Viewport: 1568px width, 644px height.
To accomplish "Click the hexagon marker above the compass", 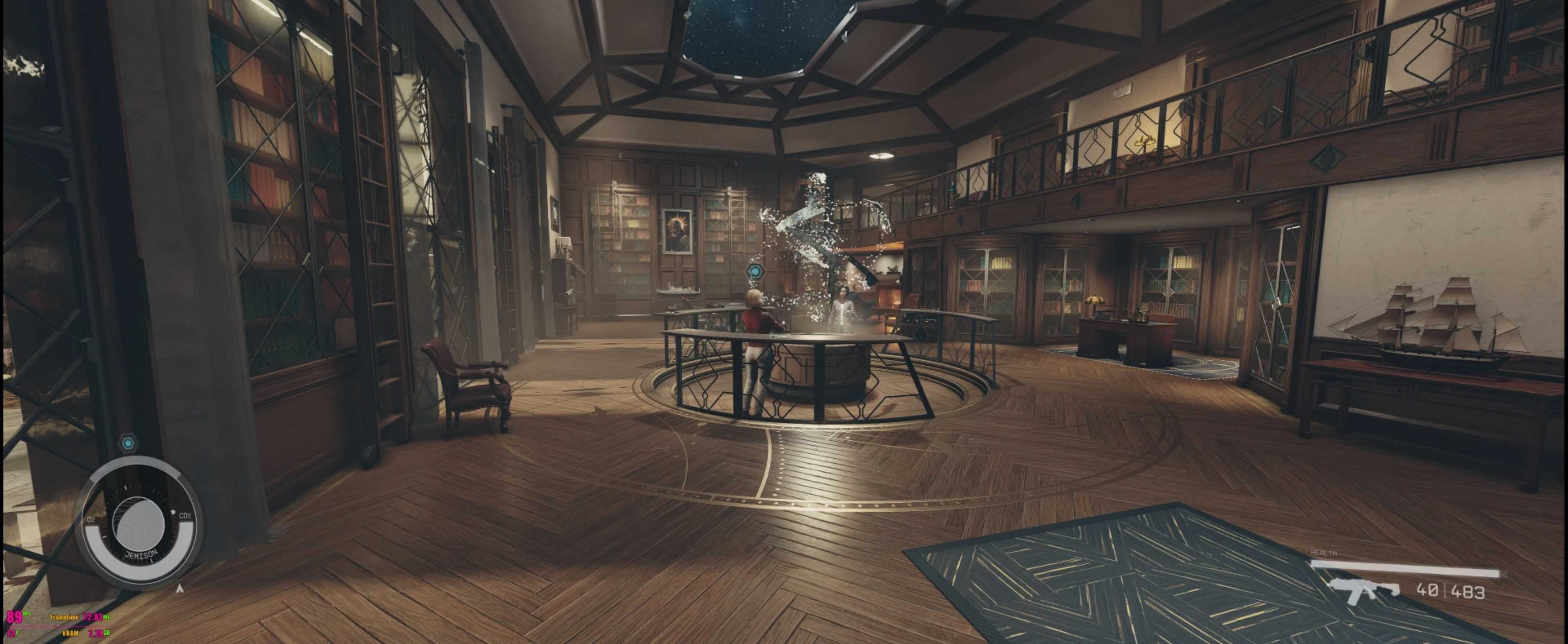I will pos(128,443).
